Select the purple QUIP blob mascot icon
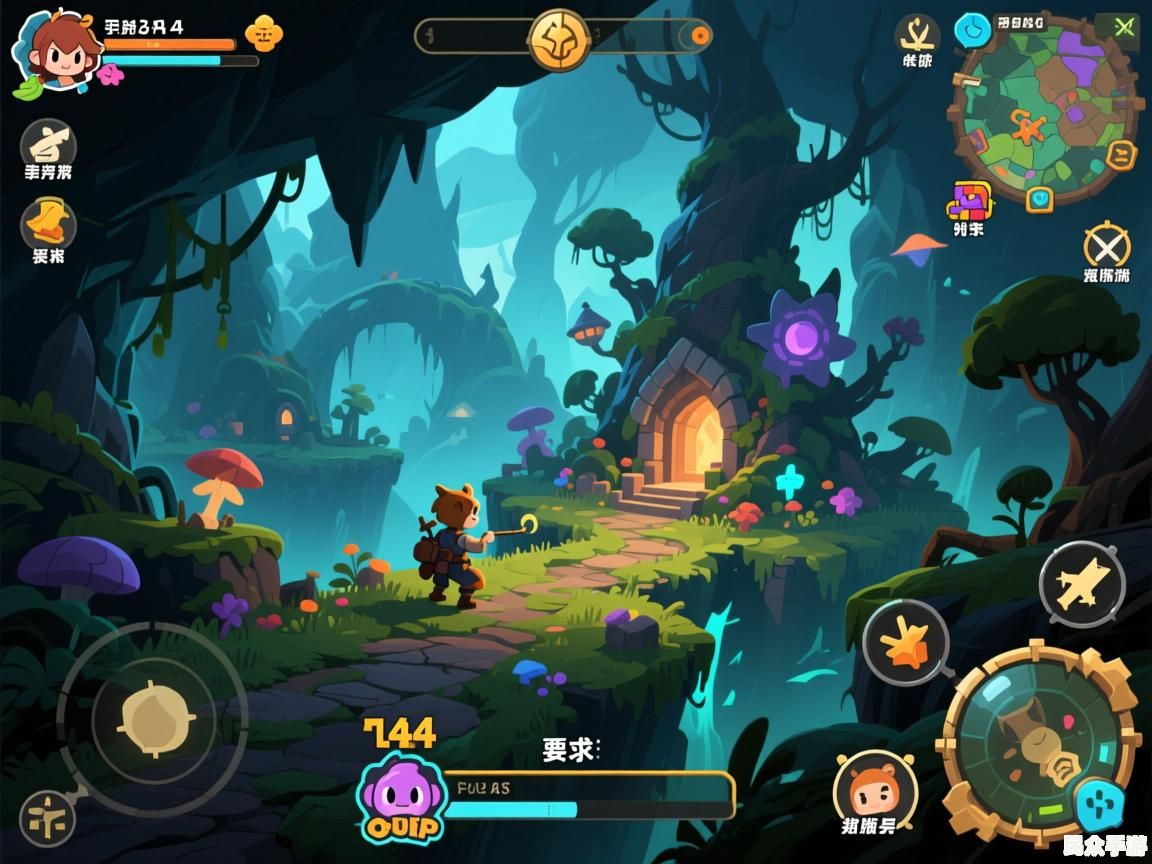Image resolution: width=1152 pixels, height=864 pixels. click(x=399, y=797)
